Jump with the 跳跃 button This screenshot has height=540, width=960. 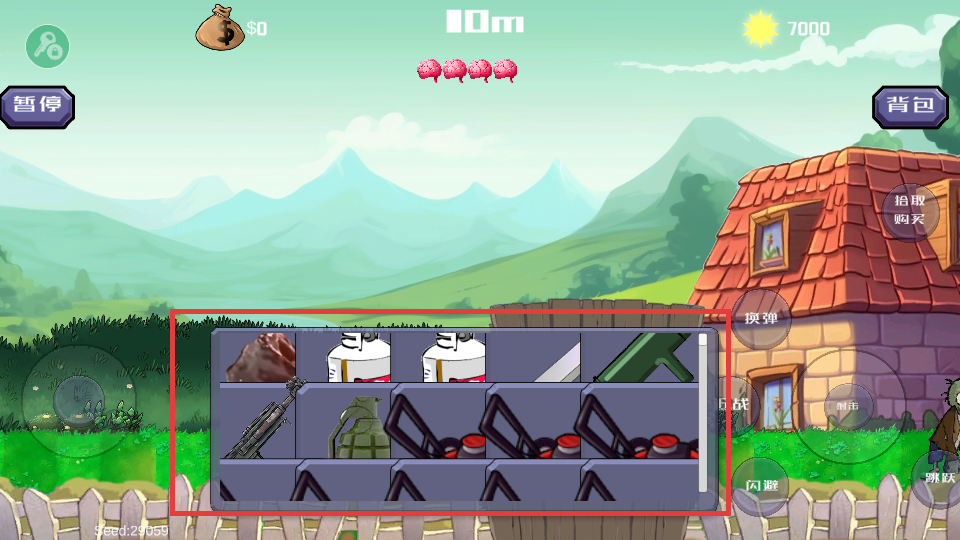pyautogui.click(x=939, y=478)
